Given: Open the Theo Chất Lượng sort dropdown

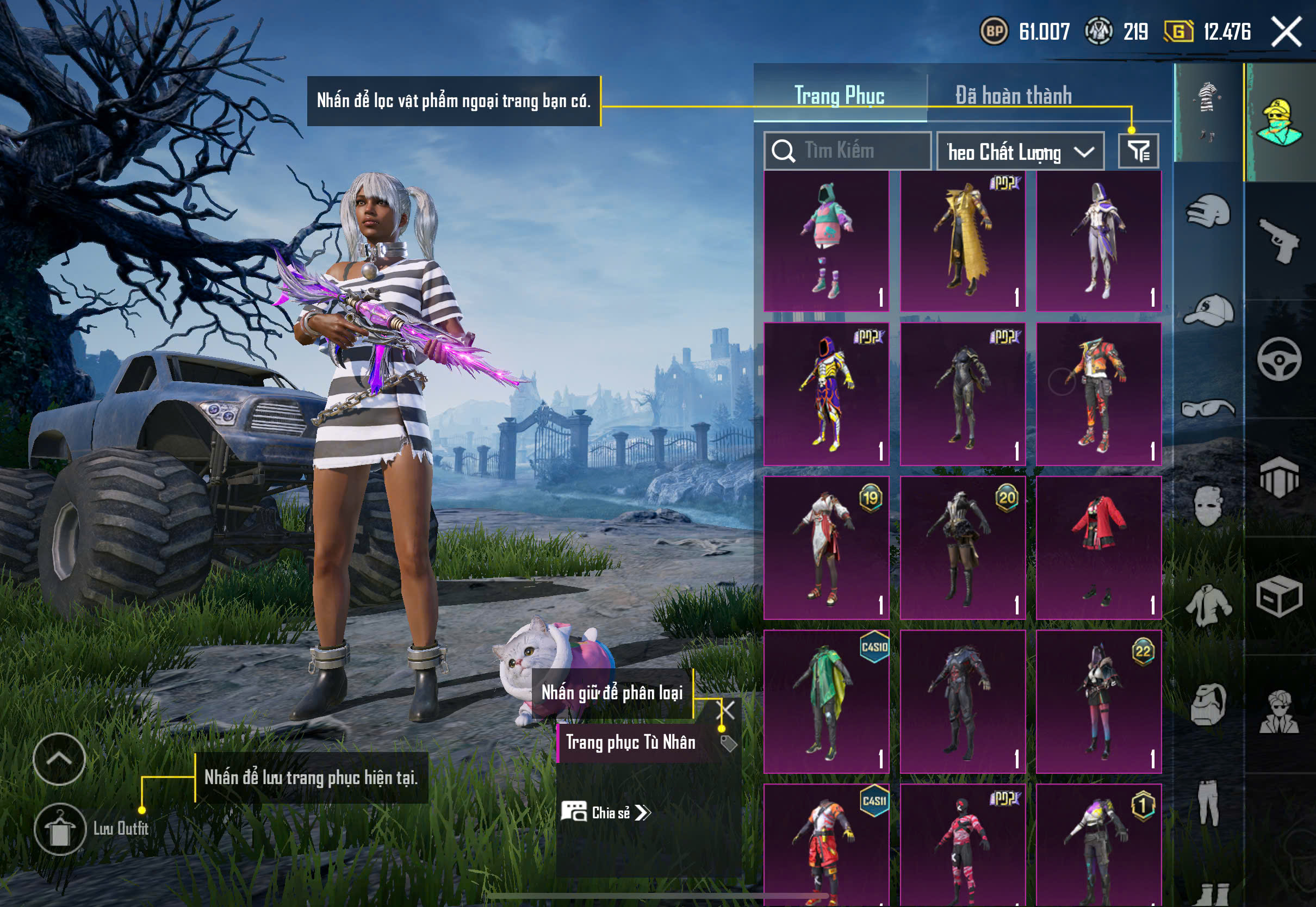Looking at the screenshot, I should coord(1020,152).
